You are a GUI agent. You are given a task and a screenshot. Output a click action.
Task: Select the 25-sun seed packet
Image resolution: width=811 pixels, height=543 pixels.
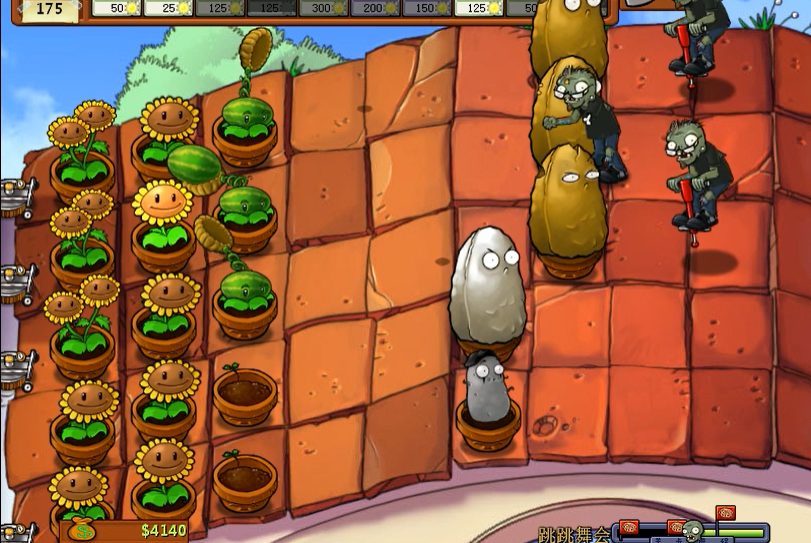click(x=168, y=8)
